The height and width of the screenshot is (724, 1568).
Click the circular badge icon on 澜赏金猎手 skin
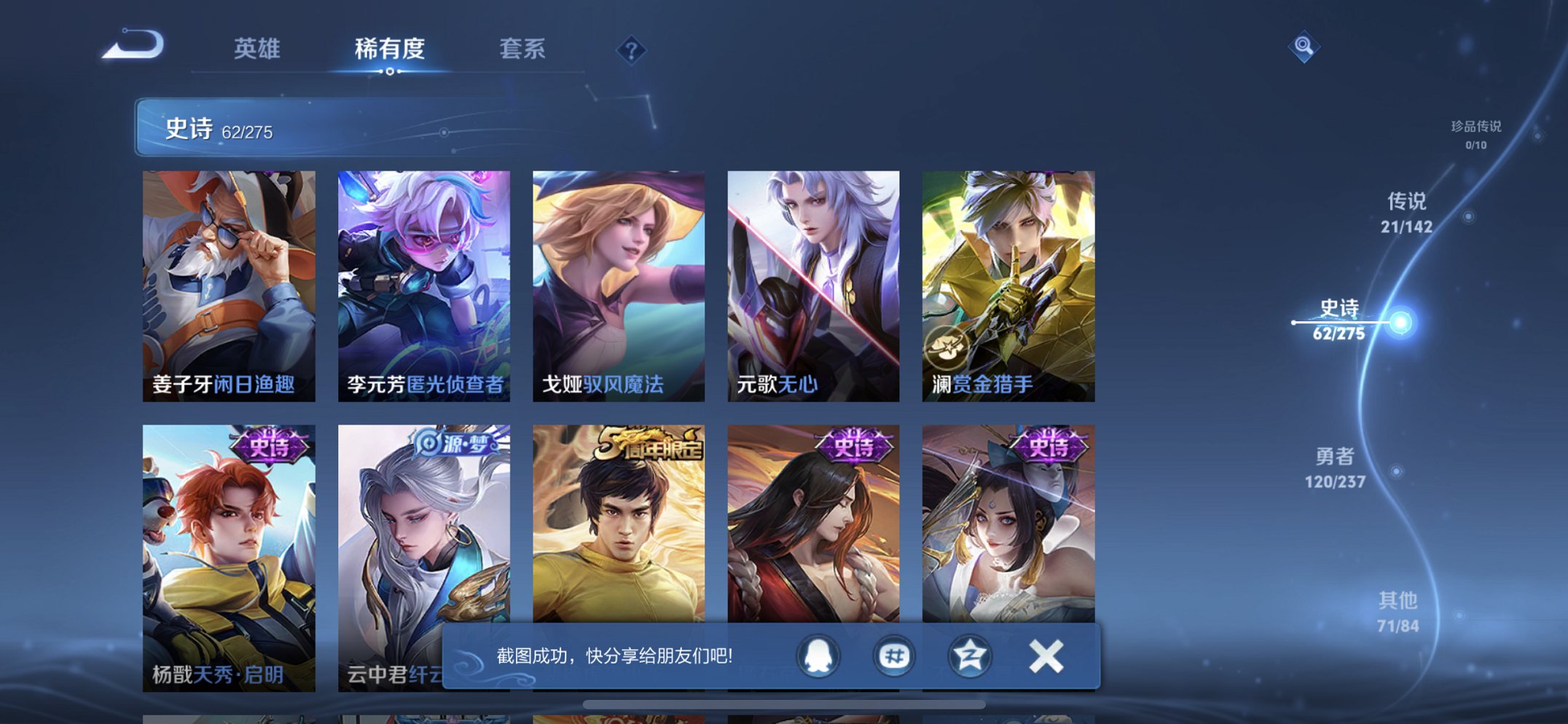[x=947, y=348]
